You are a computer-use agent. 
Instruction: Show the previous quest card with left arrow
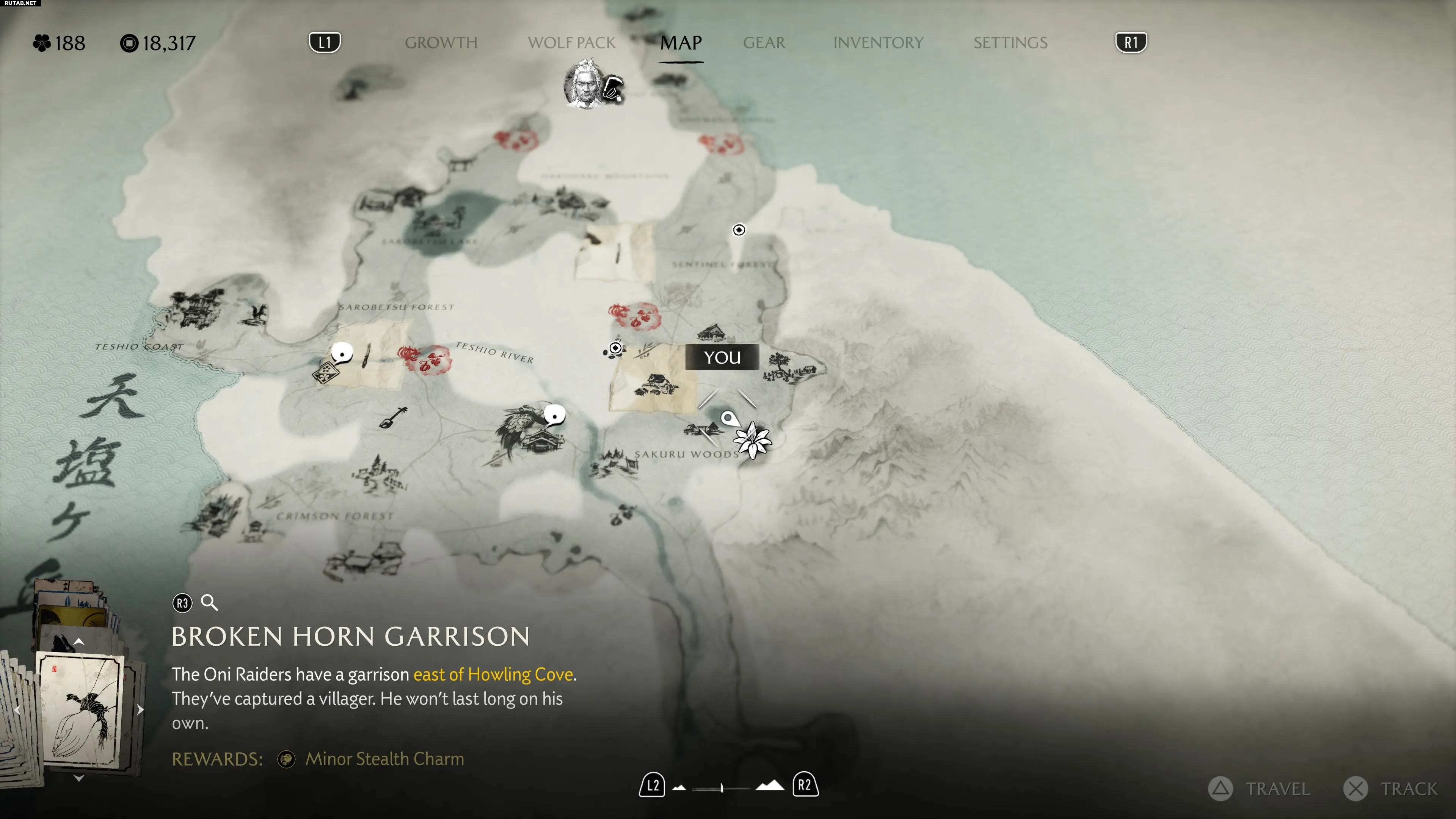tap(17, 710)
